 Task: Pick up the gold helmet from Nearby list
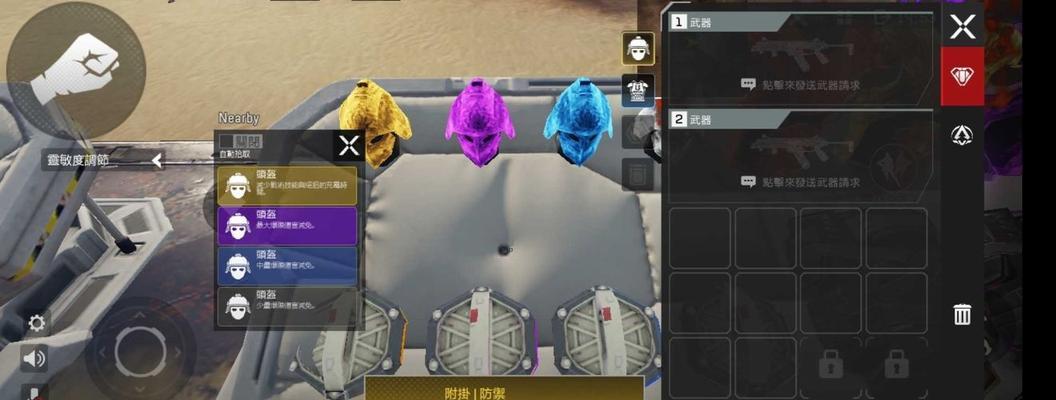point(287,185)
